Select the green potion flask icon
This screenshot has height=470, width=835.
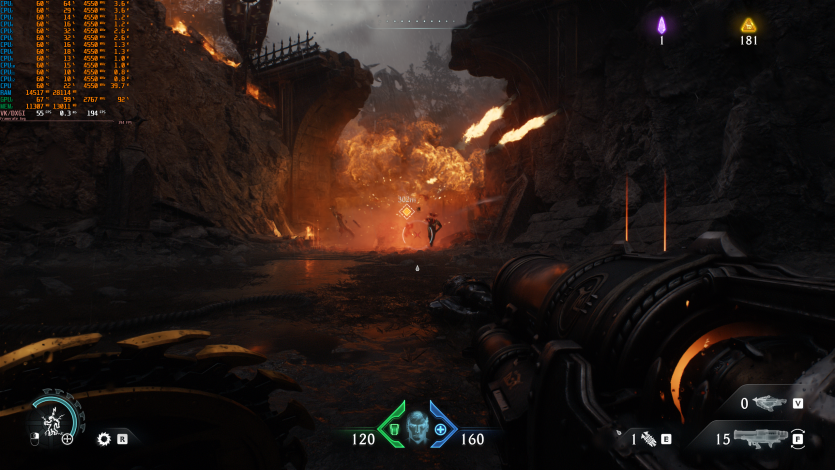click(395, 430)
